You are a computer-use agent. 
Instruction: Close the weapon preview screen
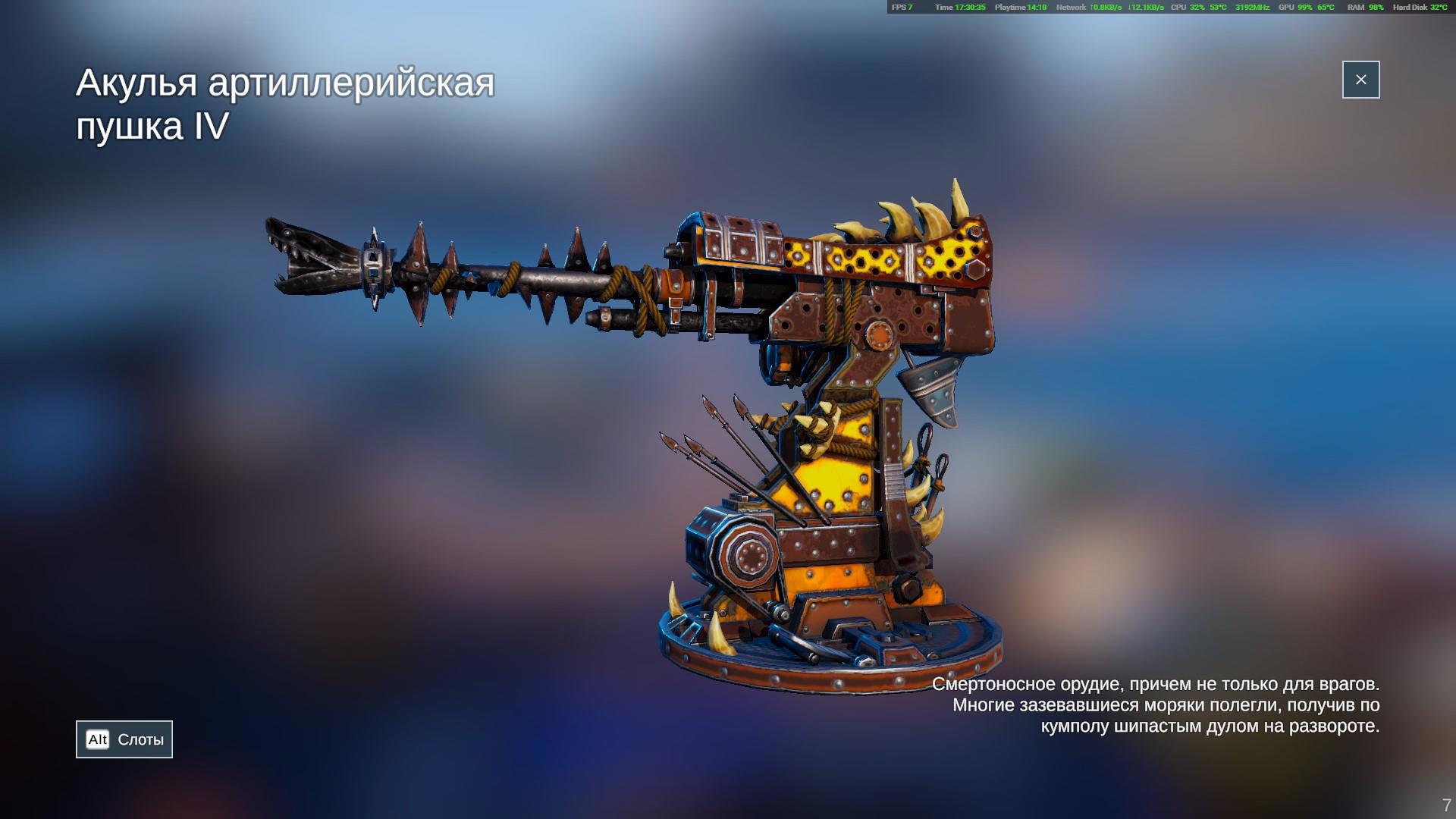click(x=1360, y=80)
